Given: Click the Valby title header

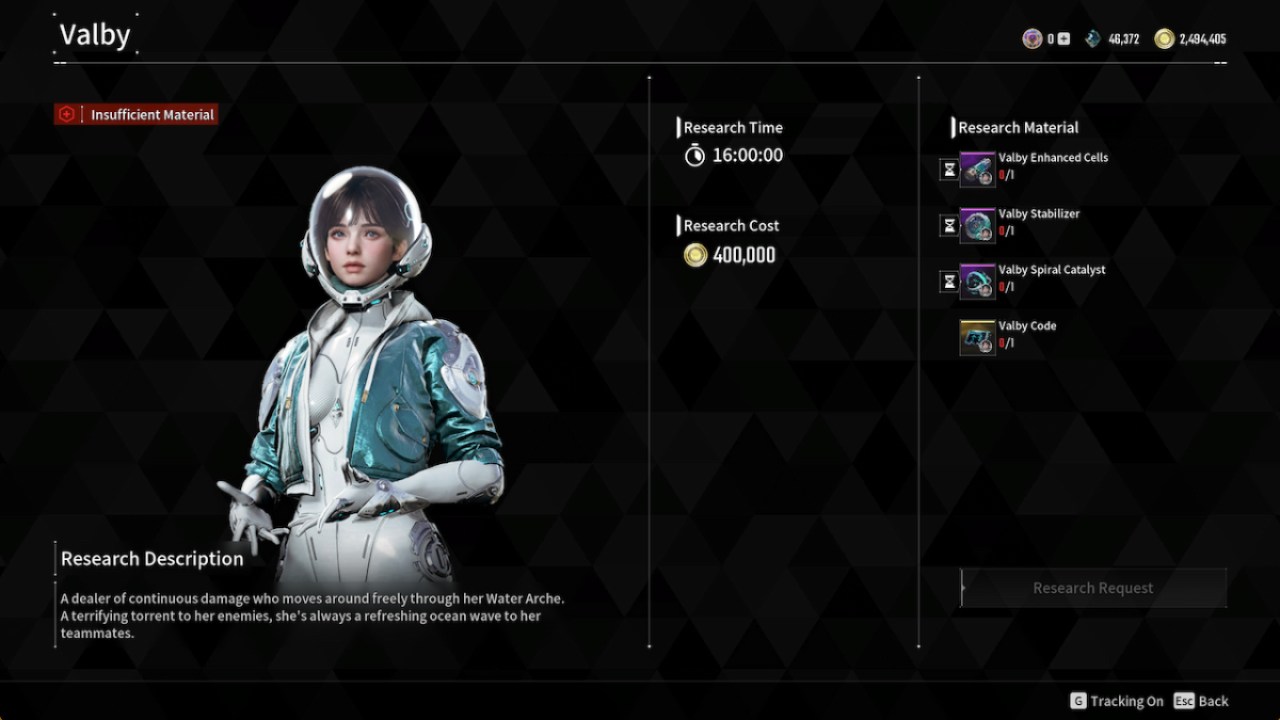Looking at the screenshot, I should [97, 34].
